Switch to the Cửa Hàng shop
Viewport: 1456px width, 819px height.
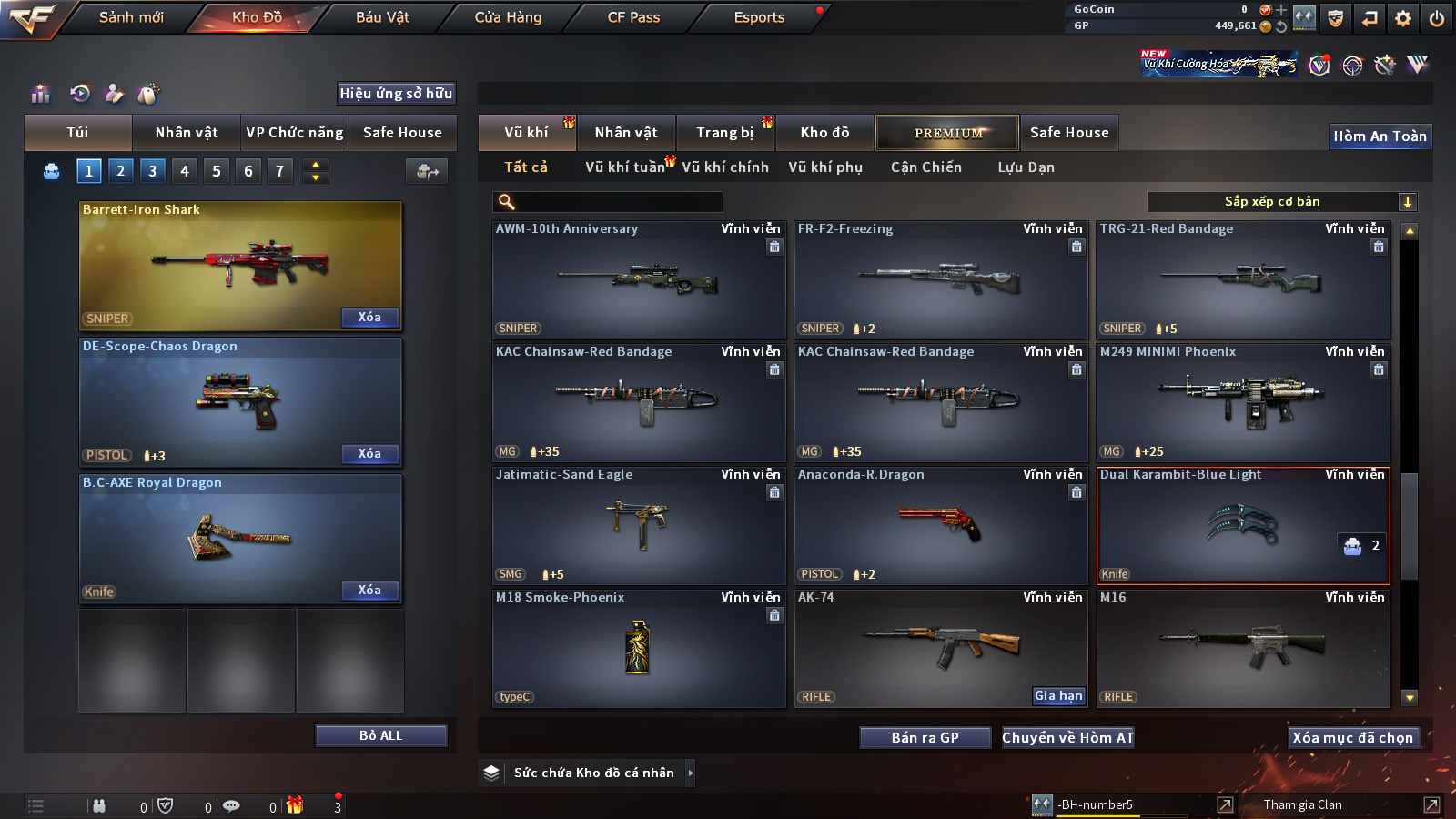click(x=508, y=17)
